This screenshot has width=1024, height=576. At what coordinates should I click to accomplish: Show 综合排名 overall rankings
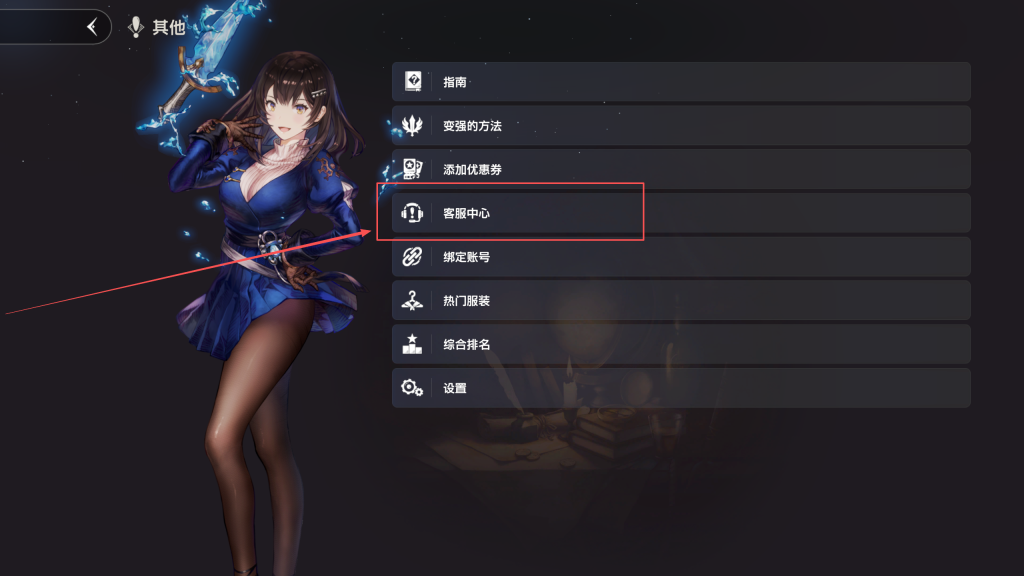tap(680, 344)
